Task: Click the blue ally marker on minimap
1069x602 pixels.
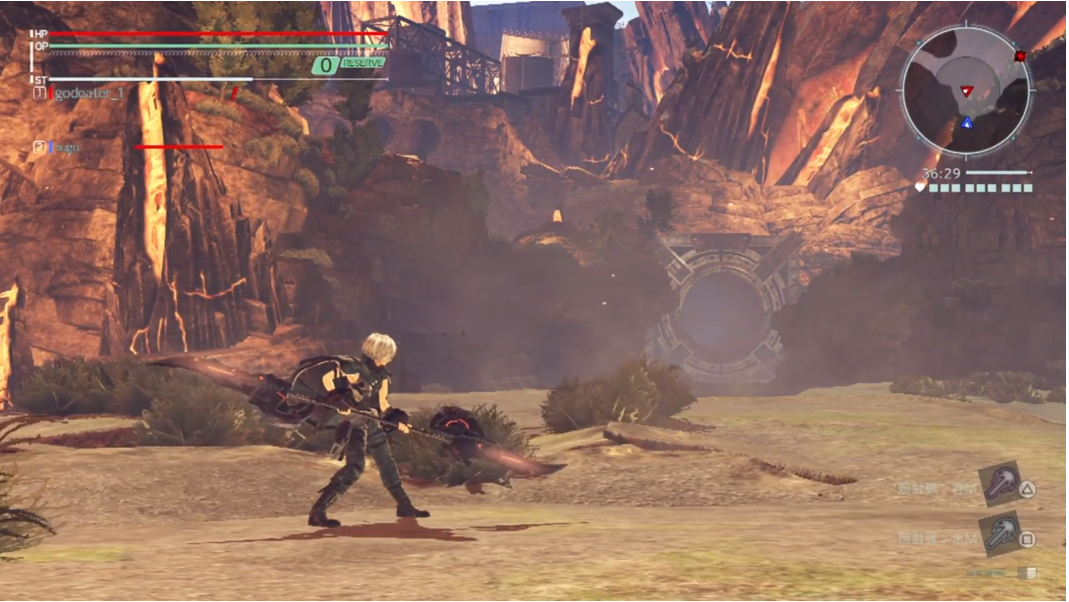Action: 967,123
